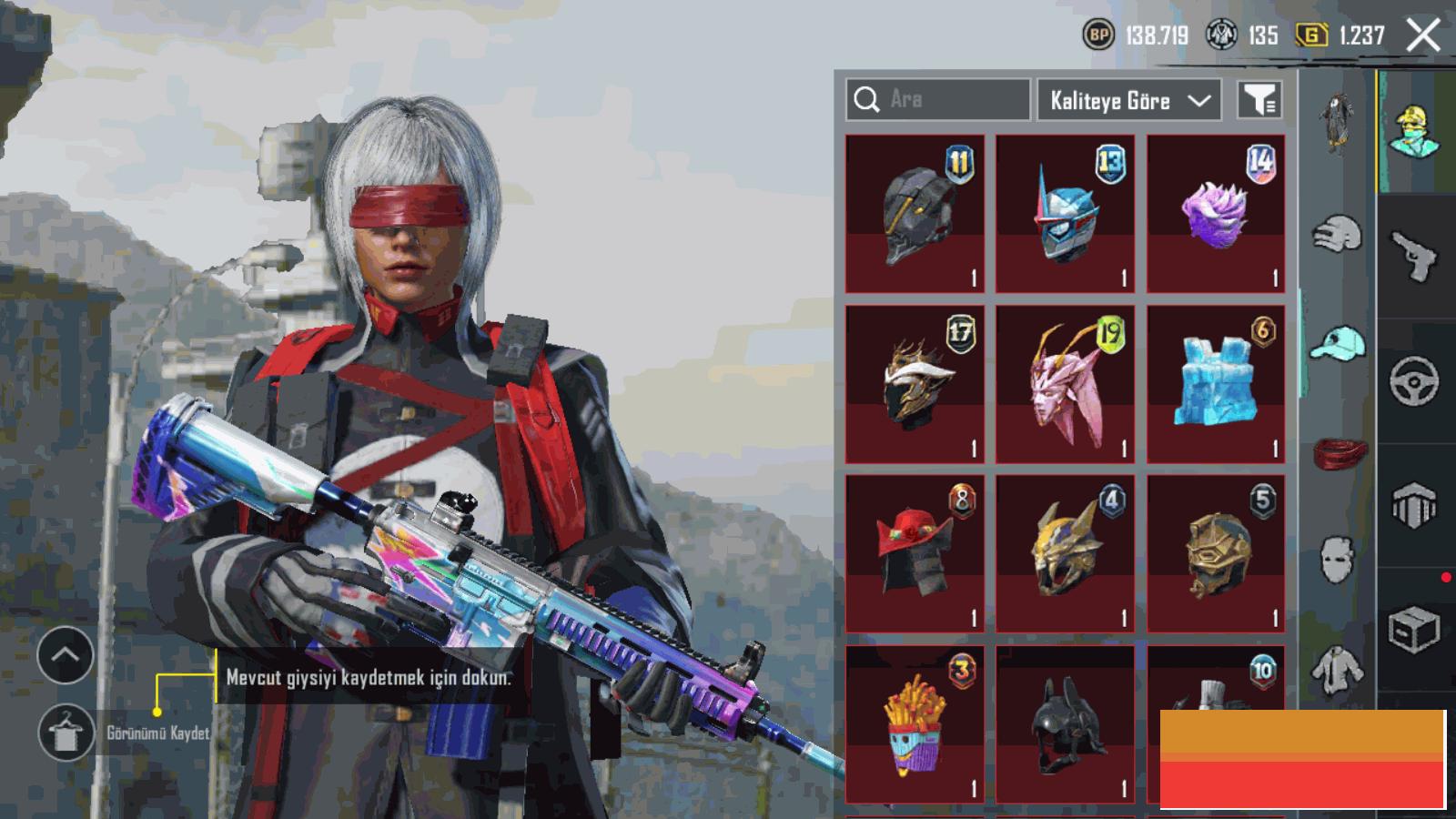Tap the Görünümü Kaydet hanger button
This screenshot has width=1456, height=819.
tap(66, 733)
